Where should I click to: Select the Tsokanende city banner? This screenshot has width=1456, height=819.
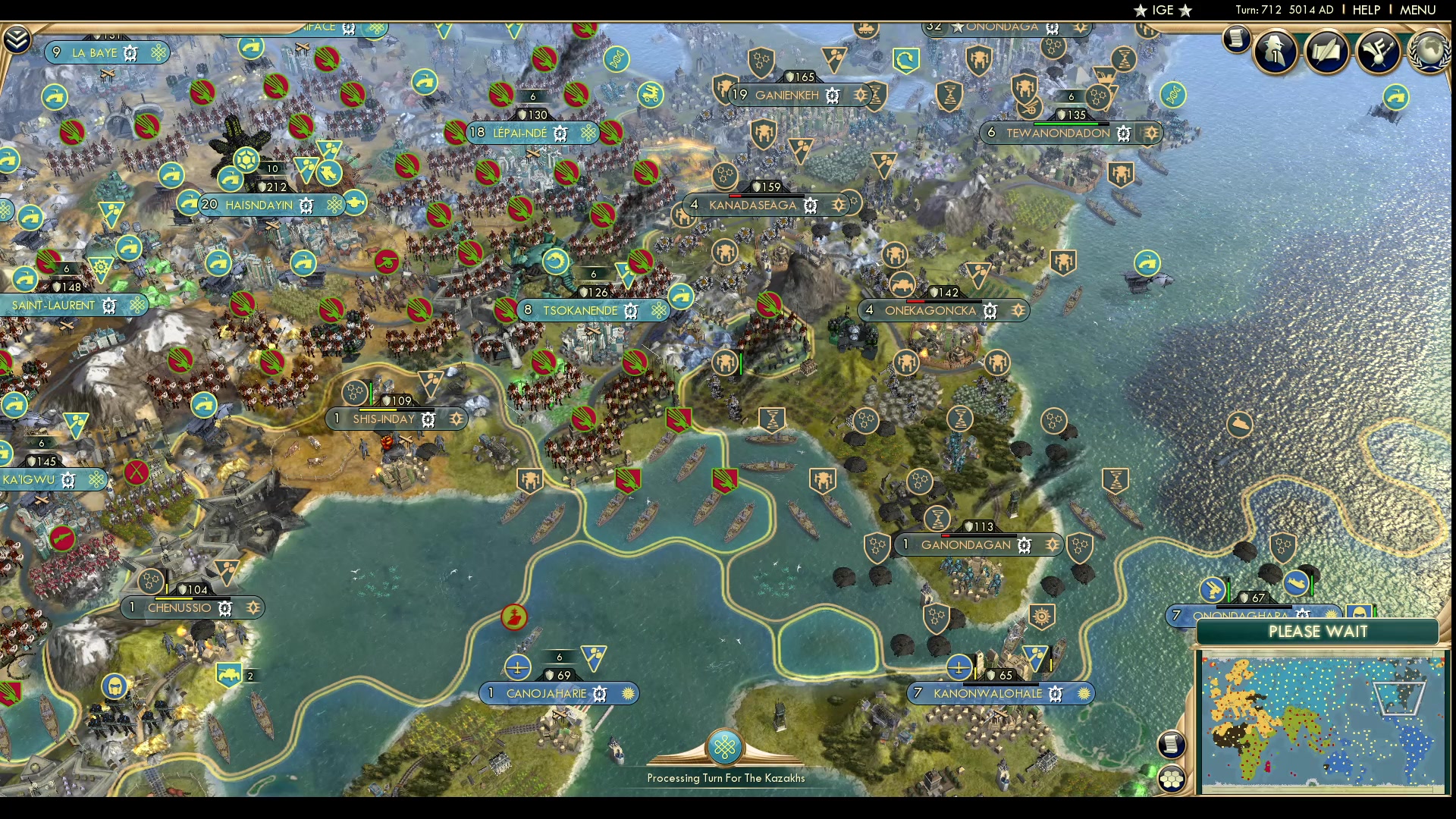point(580,311)
